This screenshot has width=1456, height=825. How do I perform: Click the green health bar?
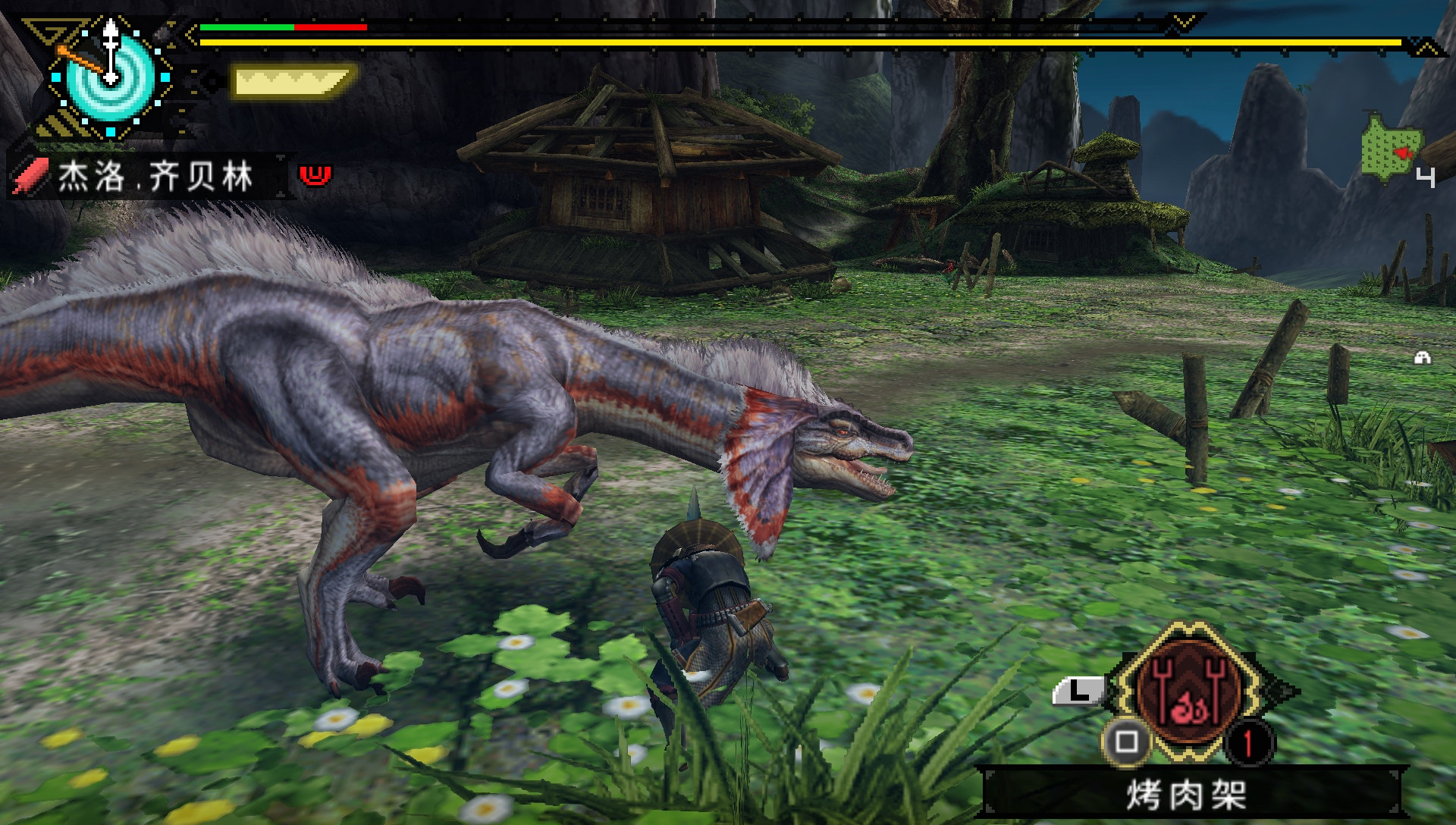pyautogui.click(x=246, y=27)
